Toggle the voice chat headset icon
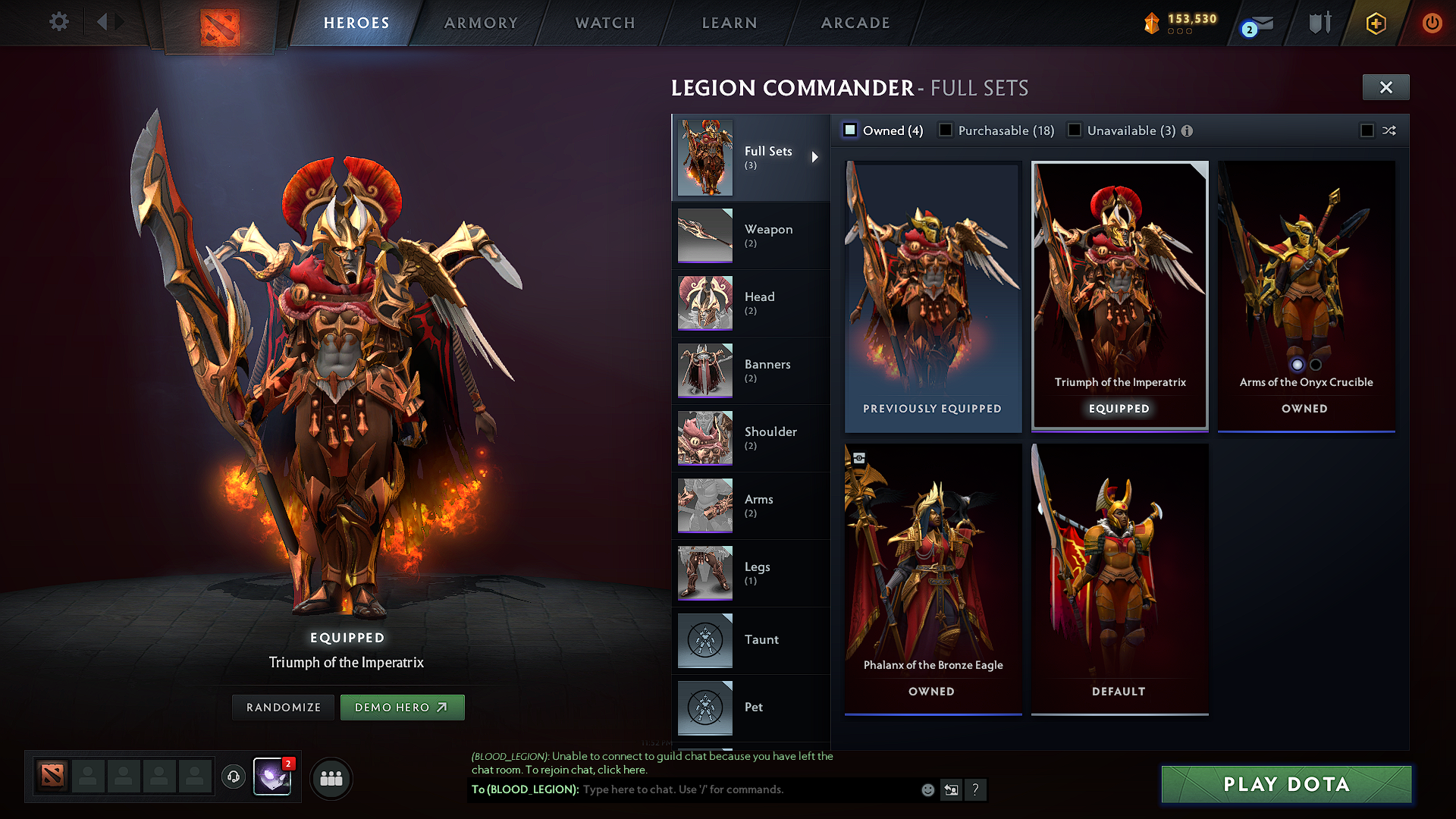 [233, 778]
